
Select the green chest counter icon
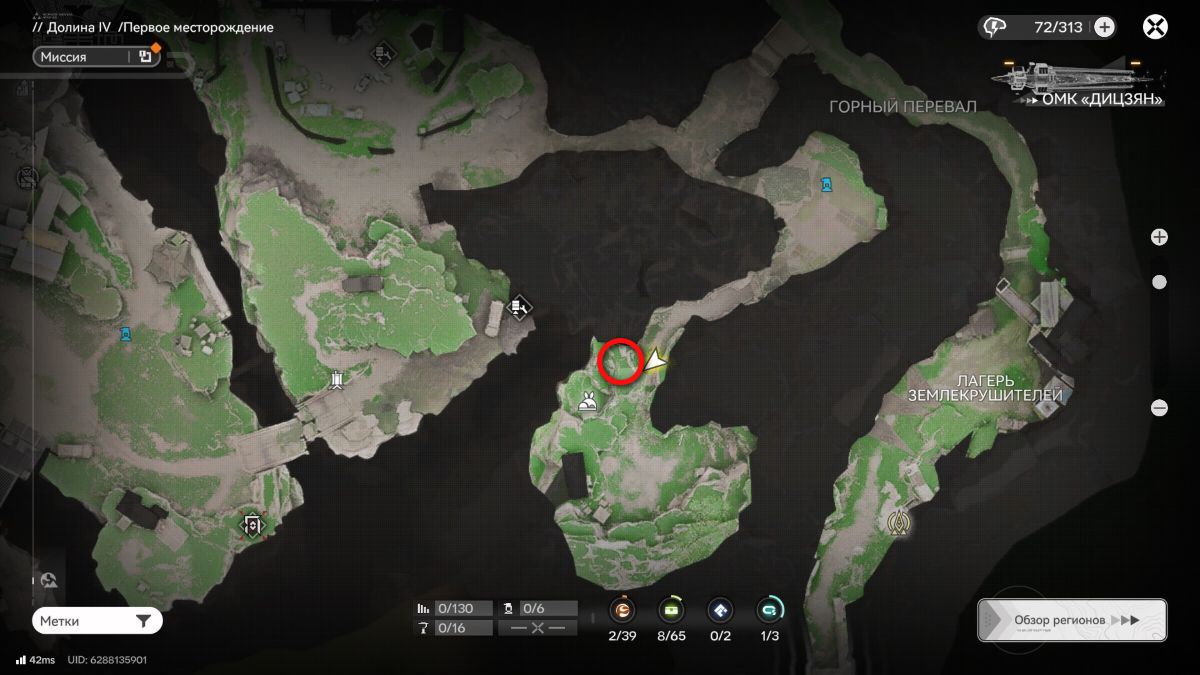671,609
